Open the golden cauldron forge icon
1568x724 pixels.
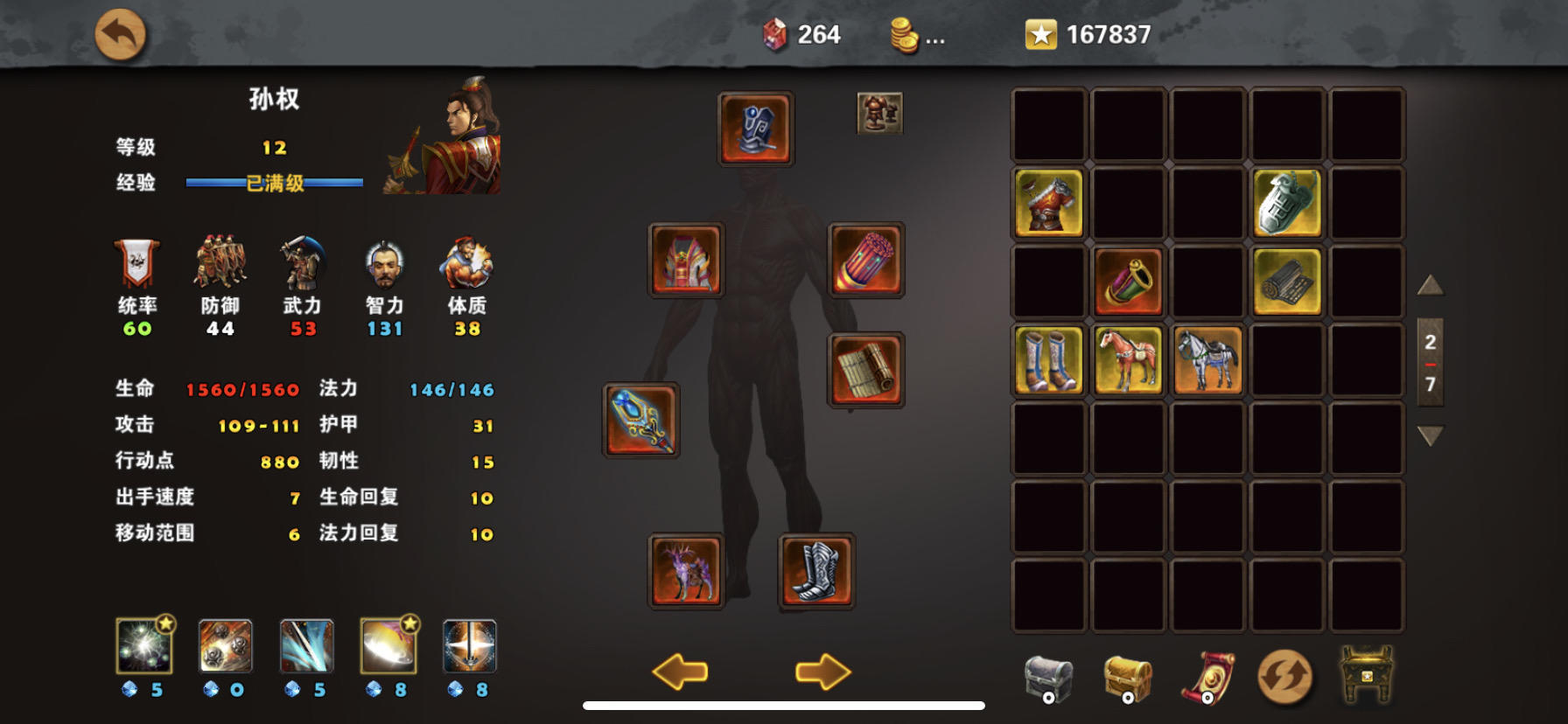[1367, 676]
